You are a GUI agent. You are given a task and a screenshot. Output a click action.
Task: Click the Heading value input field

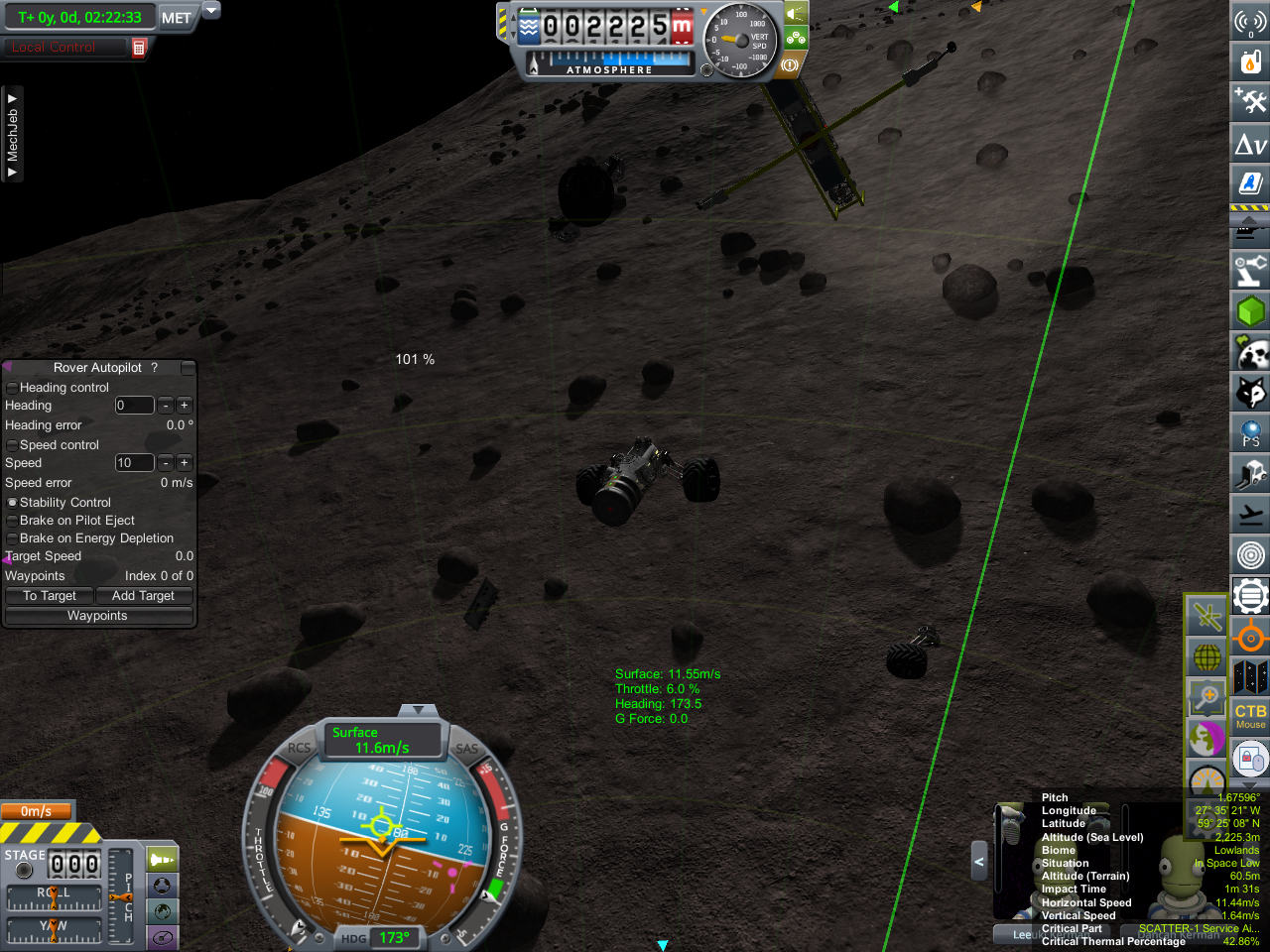134,406
